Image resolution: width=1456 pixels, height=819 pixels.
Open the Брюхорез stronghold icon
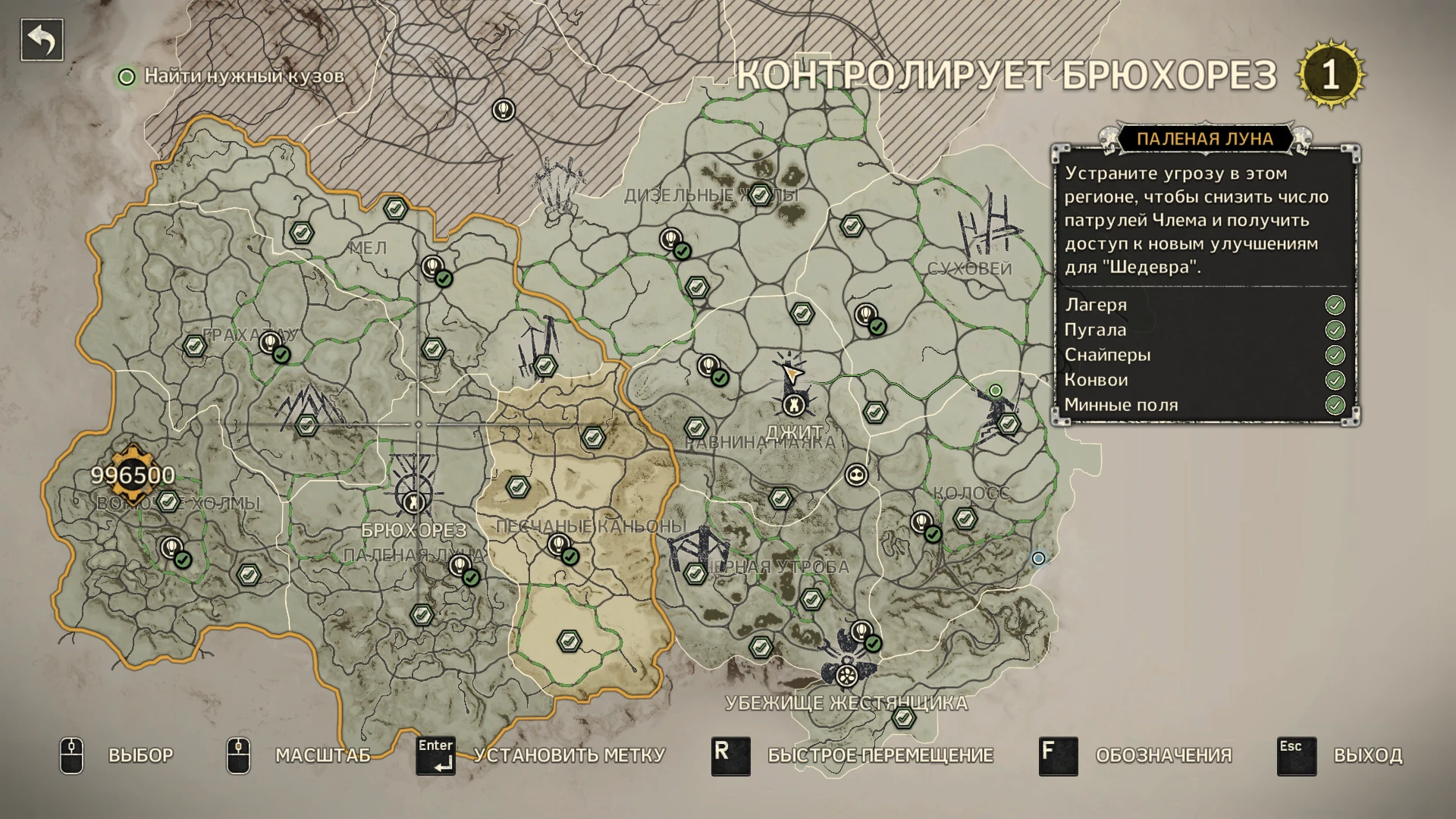pyautogui.click(x=412, y=503)
